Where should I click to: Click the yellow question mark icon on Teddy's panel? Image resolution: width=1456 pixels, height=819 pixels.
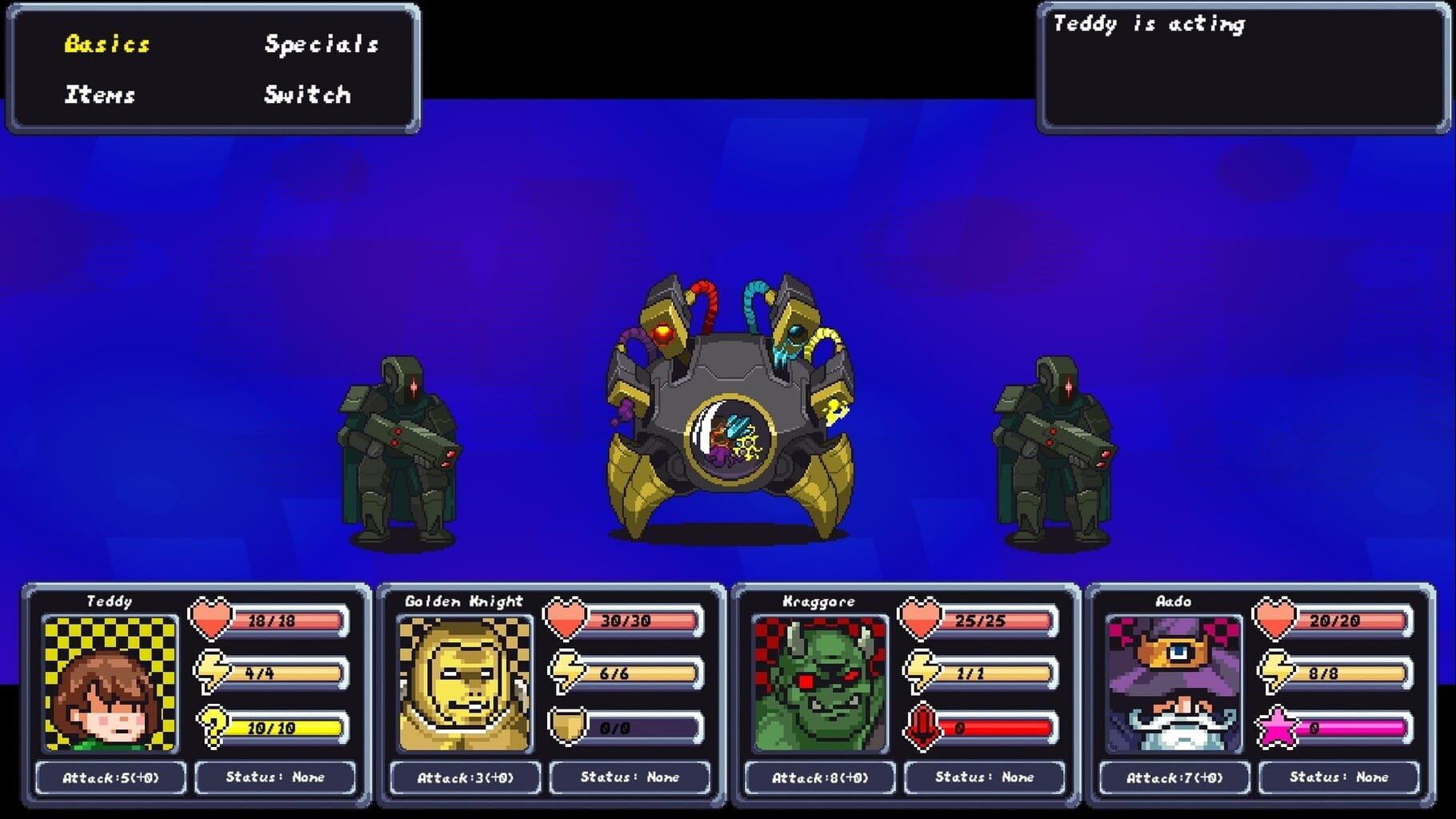click(212, 728)
